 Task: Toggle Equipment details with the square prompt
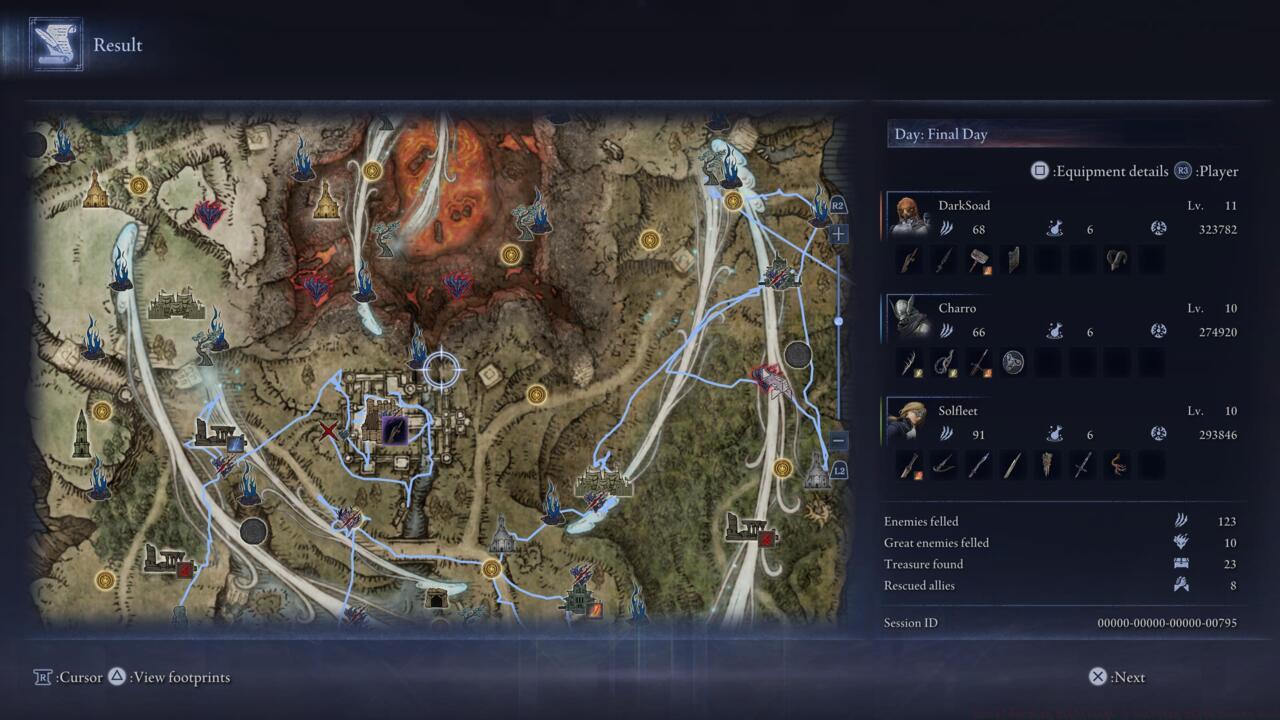[x=1042, y=171]
